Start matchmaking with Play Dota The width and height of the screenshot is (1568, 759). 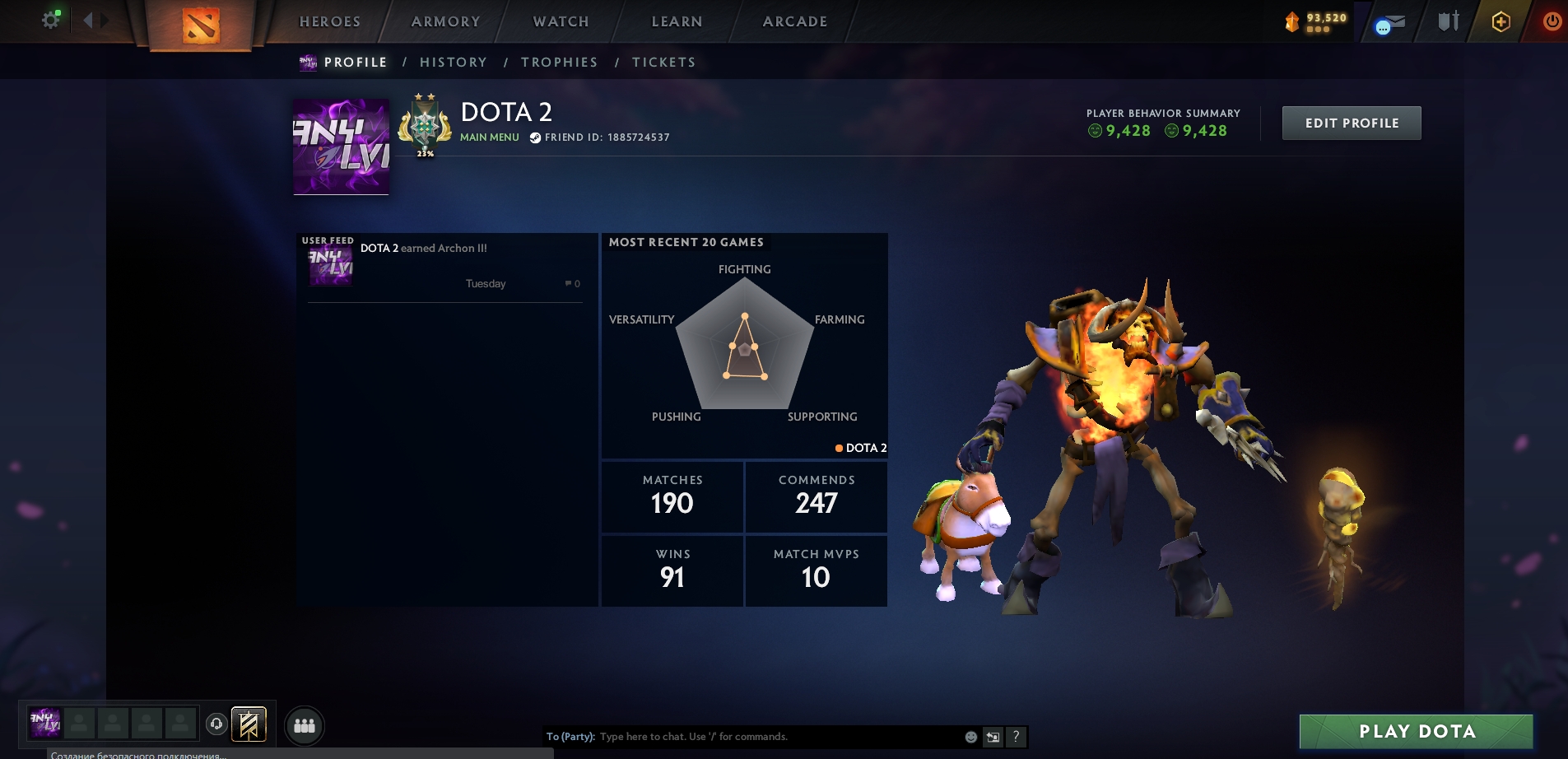pyautogui.click(x=1417, y=731)
